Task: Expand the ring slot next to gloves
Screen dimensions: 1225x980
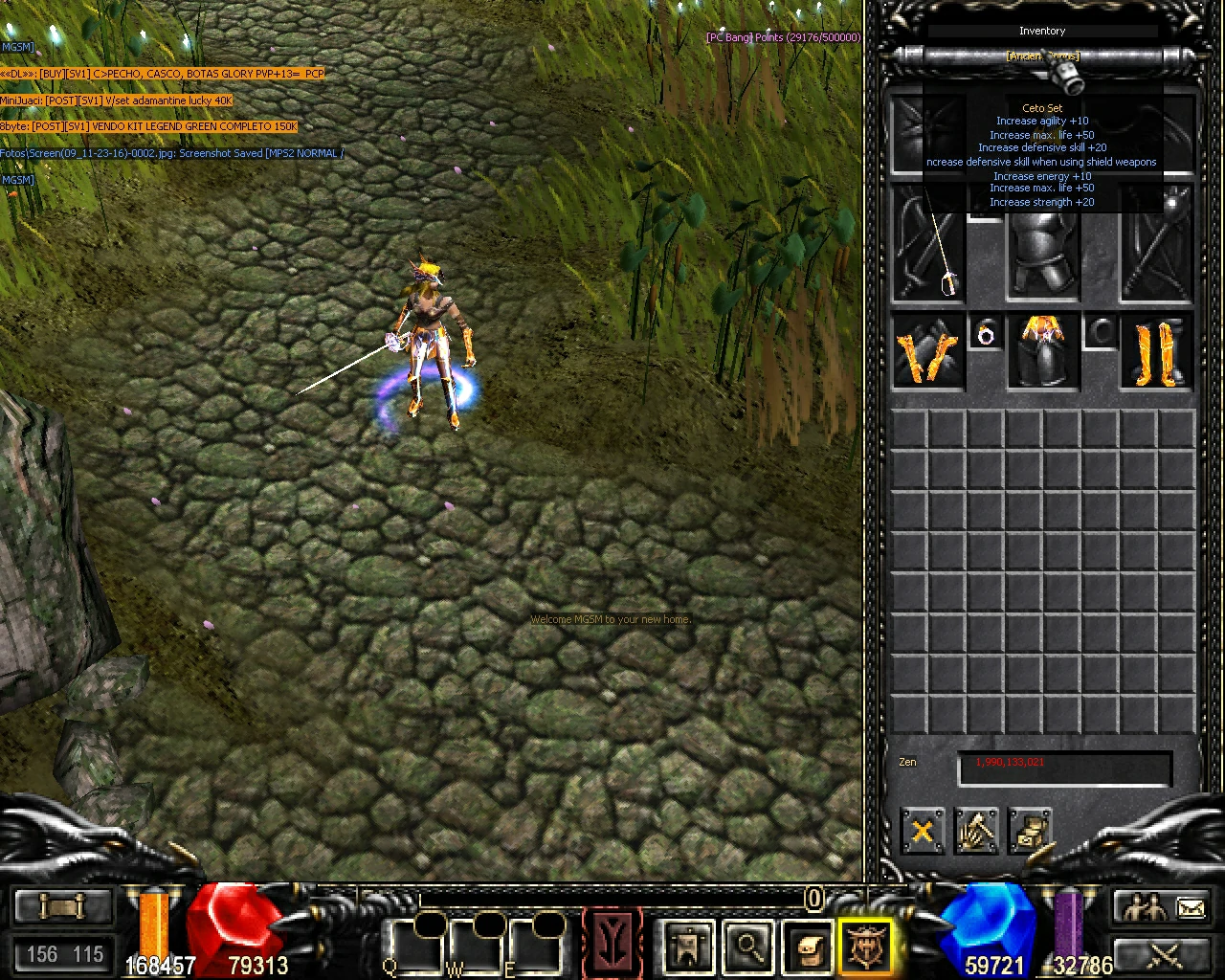Action: tap(986, 335)
